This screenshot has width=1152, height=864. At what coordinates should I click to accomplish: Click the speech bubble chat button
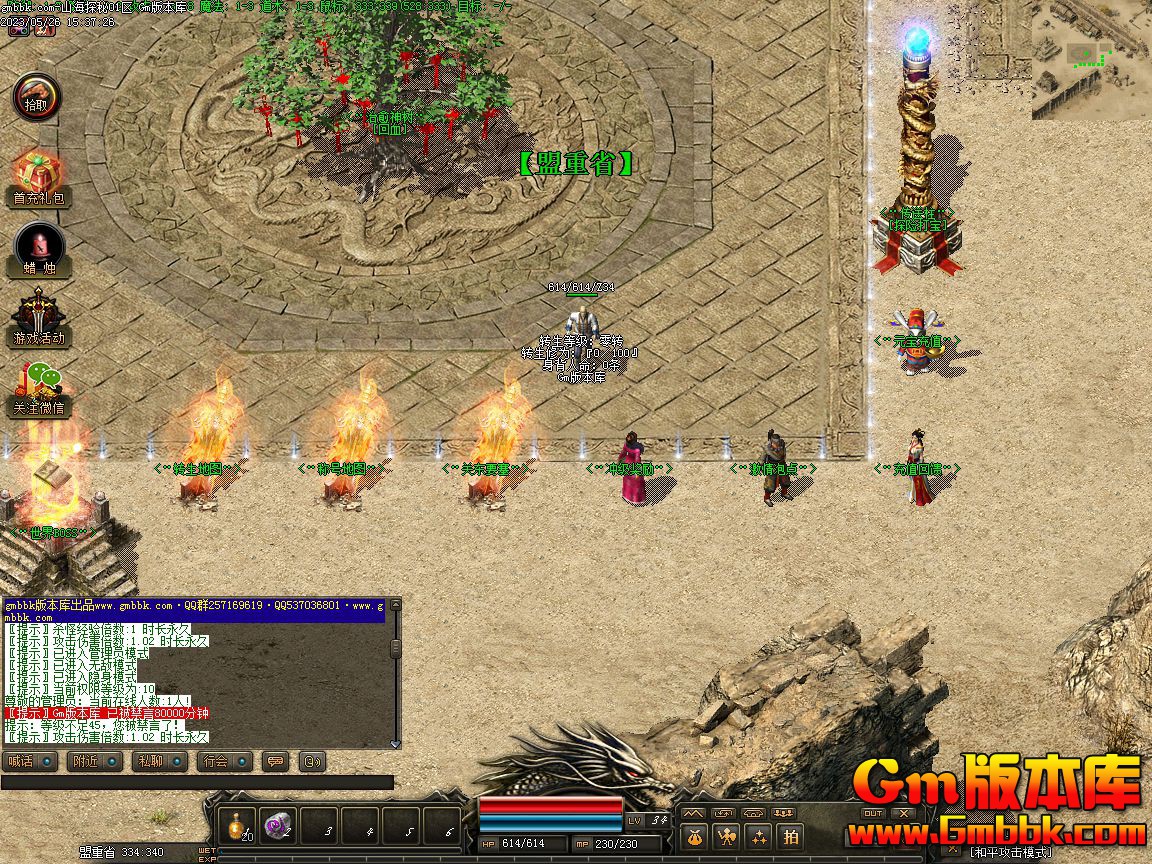[275, 761]
